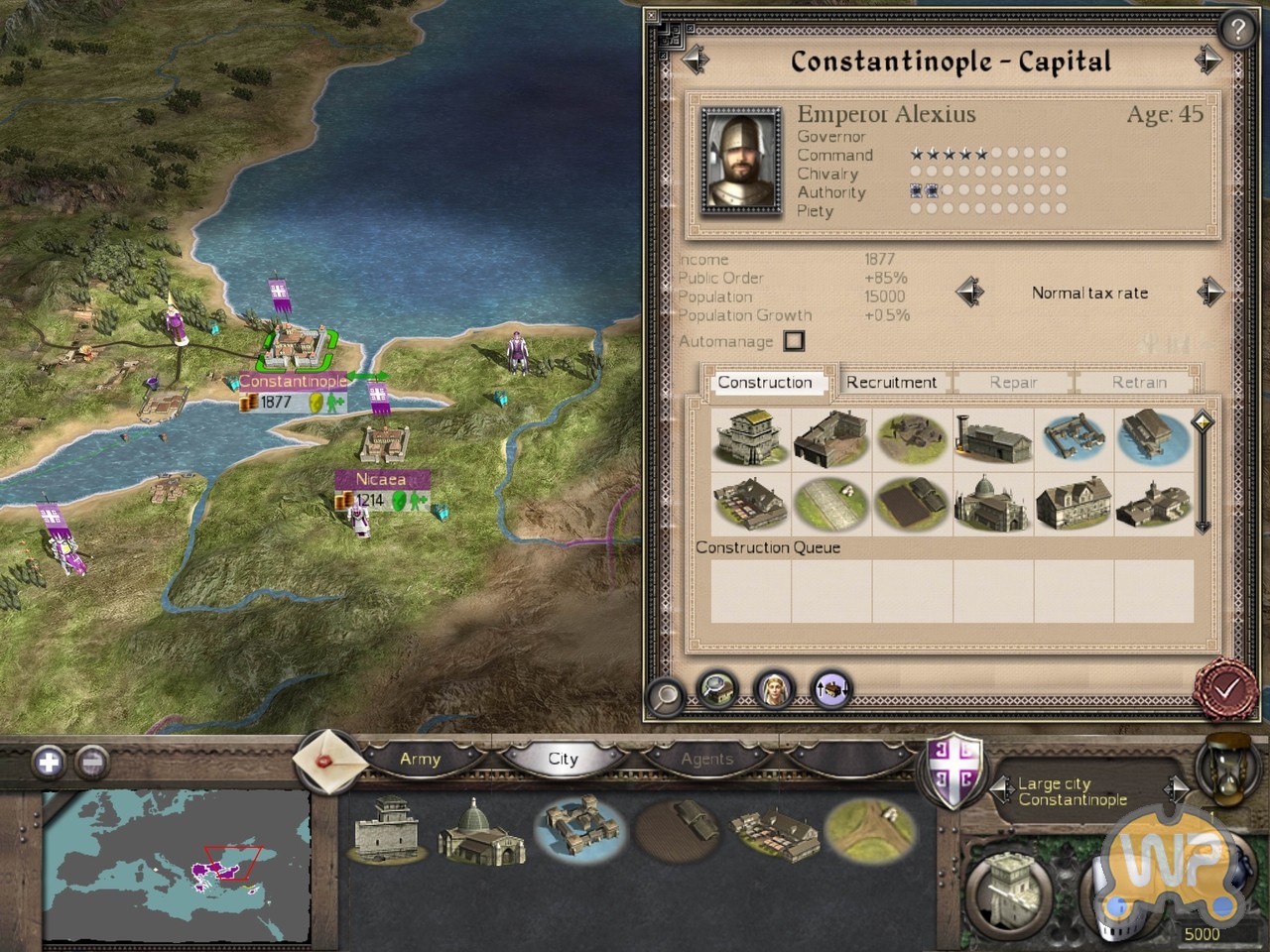1270x952 pixels.
Task: Switch to the Recruitment tab
Action: pyautogui.click(x=891, y=382)
